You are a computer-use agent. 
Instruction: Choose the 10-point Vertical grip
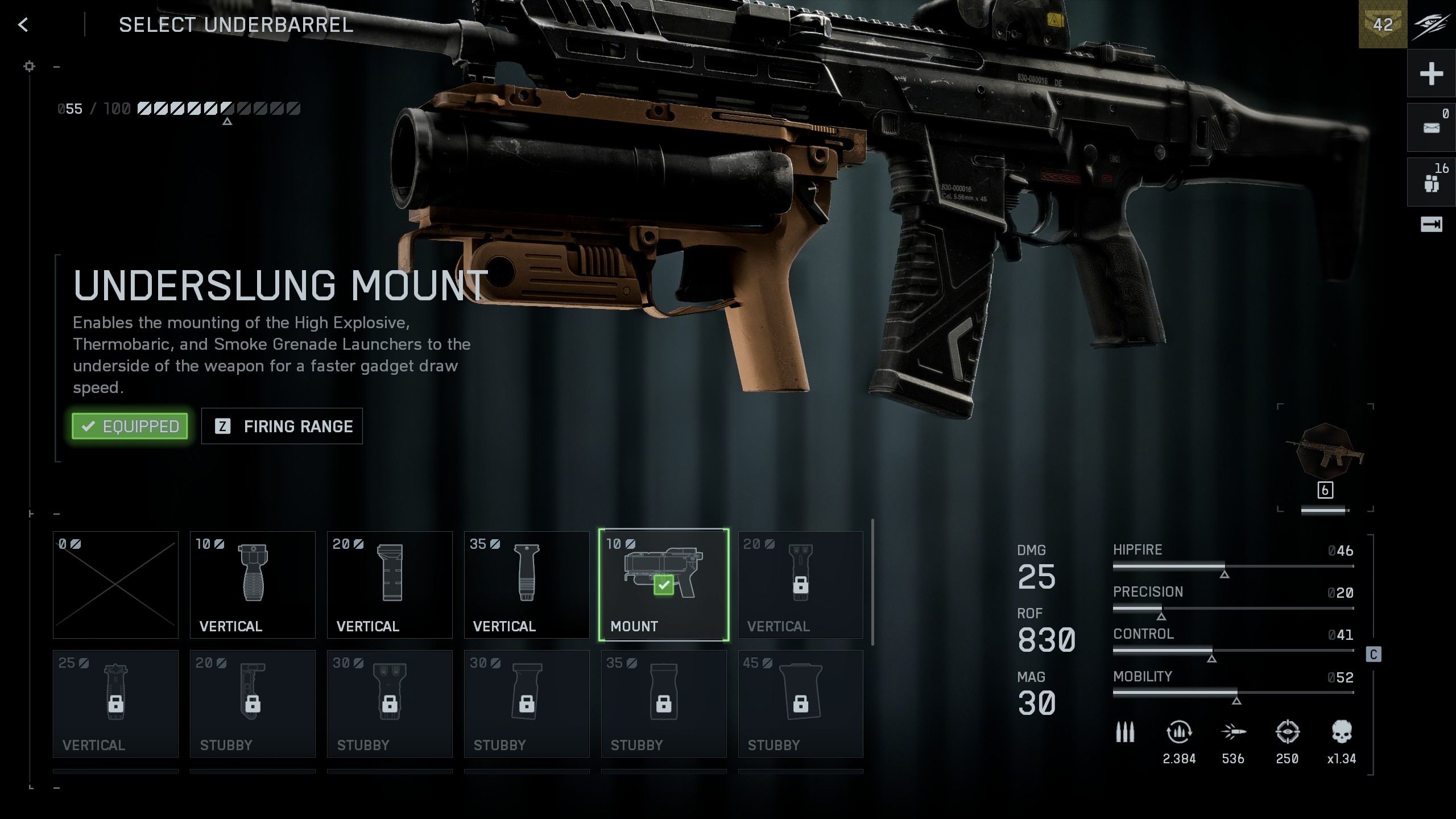coord(253,585)
